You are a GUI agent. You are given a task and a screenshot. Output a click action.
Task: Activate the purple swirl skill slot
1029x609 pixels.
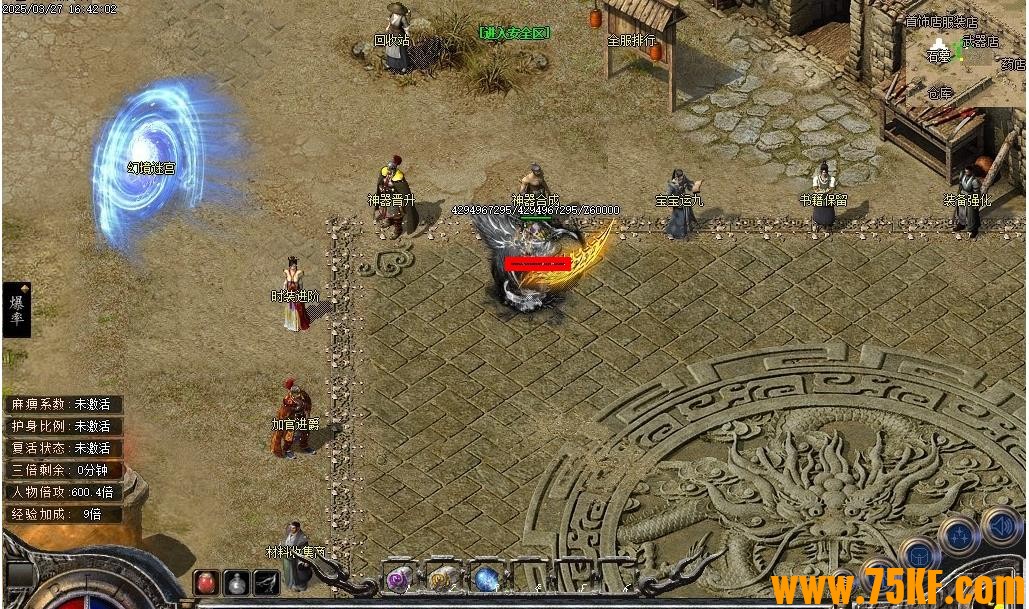[399, 578]
